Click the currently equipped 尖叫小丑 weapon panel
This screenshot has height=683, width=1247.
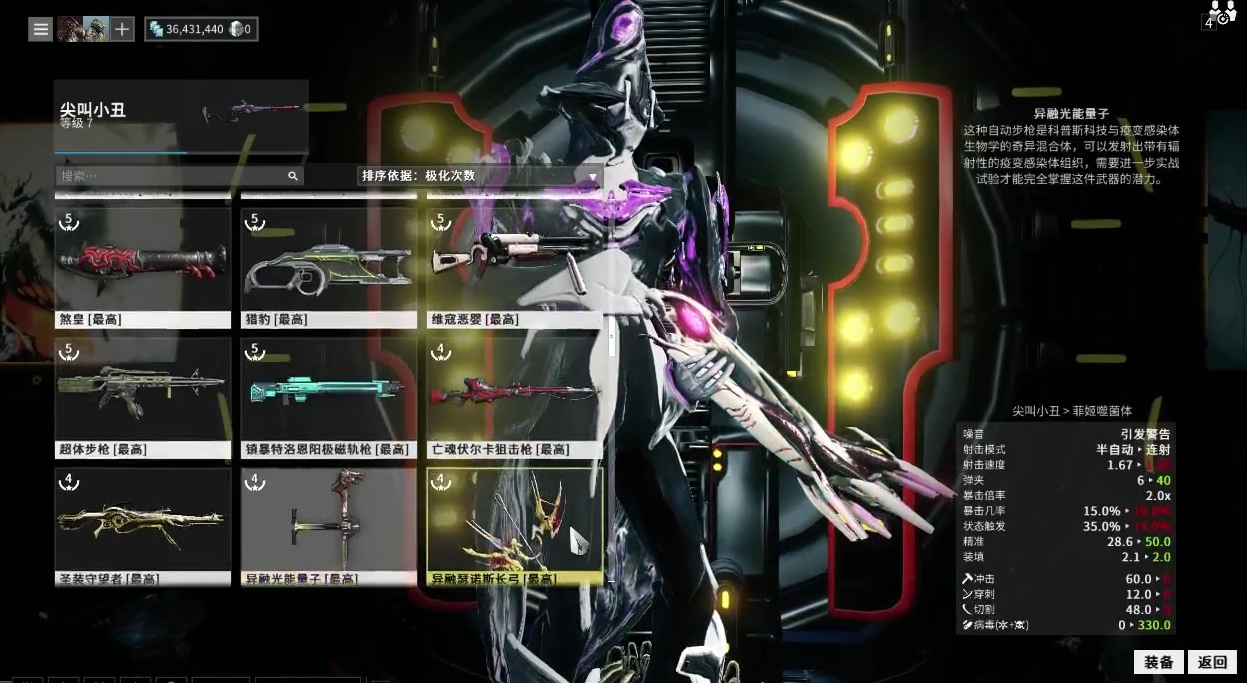pos(181,116)
